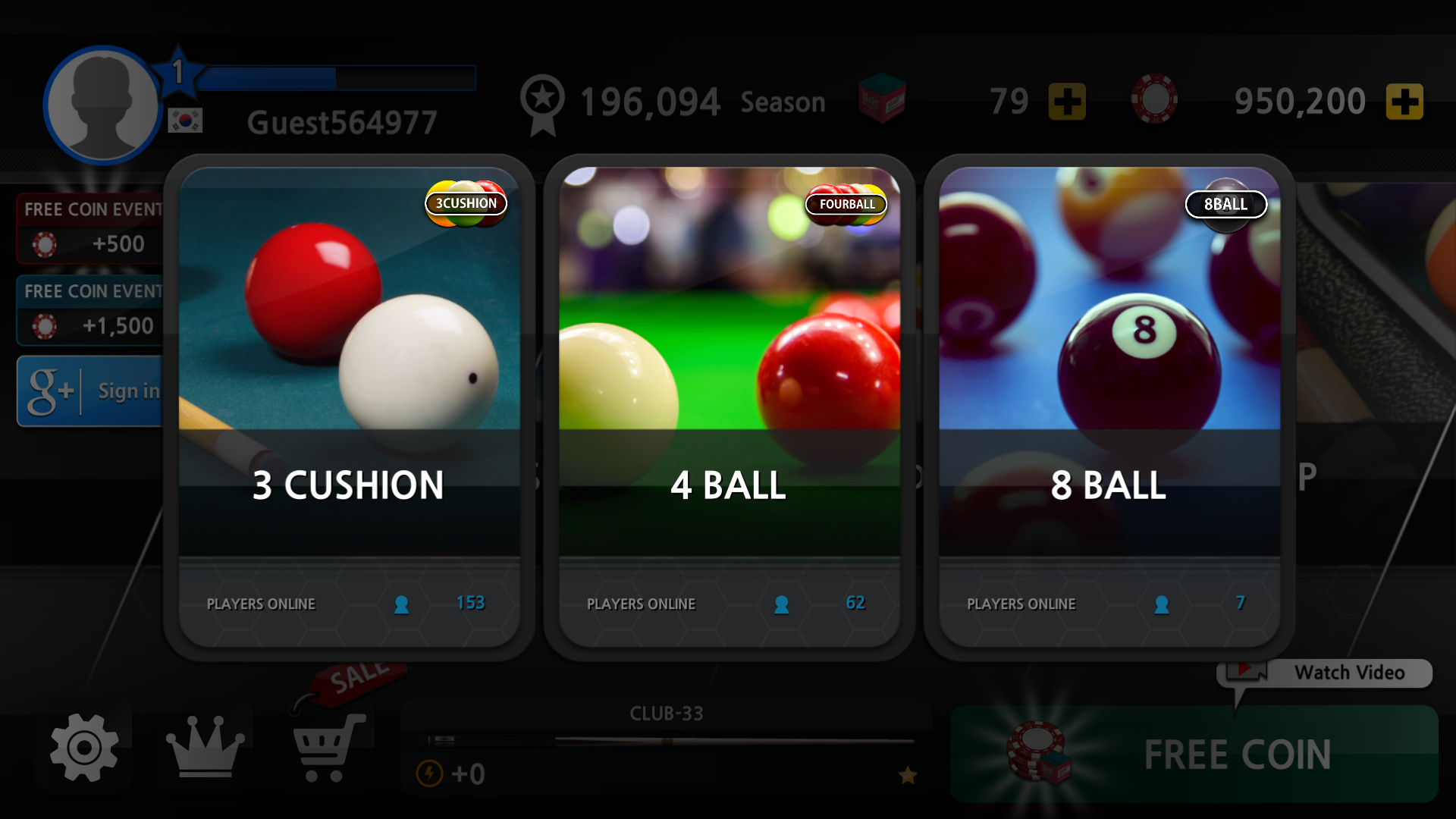Select the 3 CUSHION game mode card
Image resolution: width=1456 pixels, height=819 pixels.
[349, 407]
